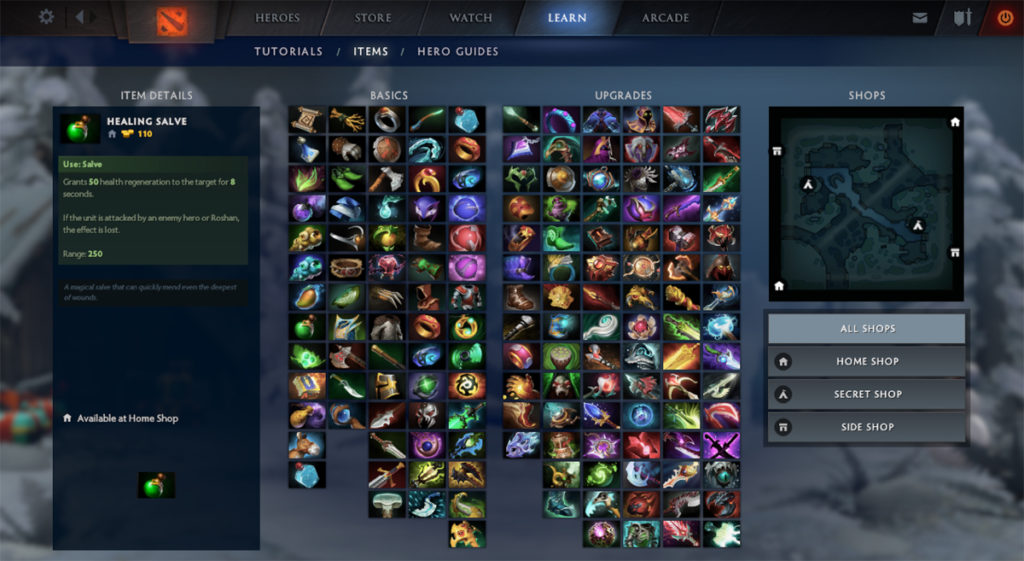
Task: Open the Tutorials section
Action: coord(288,51)
